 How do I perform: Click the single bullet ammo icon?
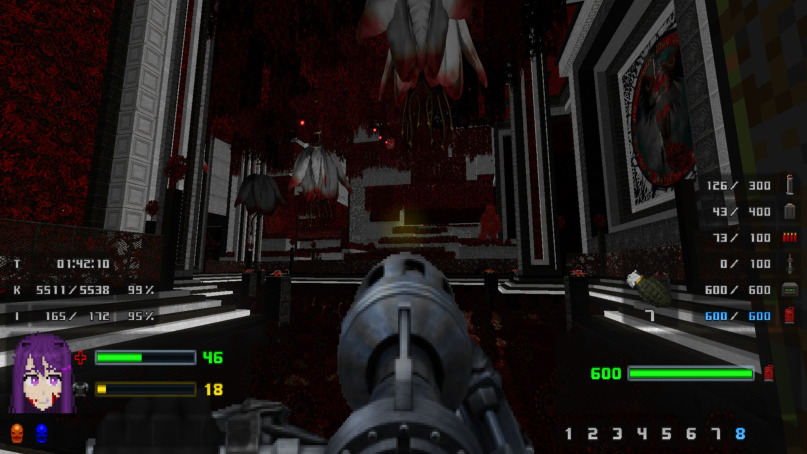[789, 185]
